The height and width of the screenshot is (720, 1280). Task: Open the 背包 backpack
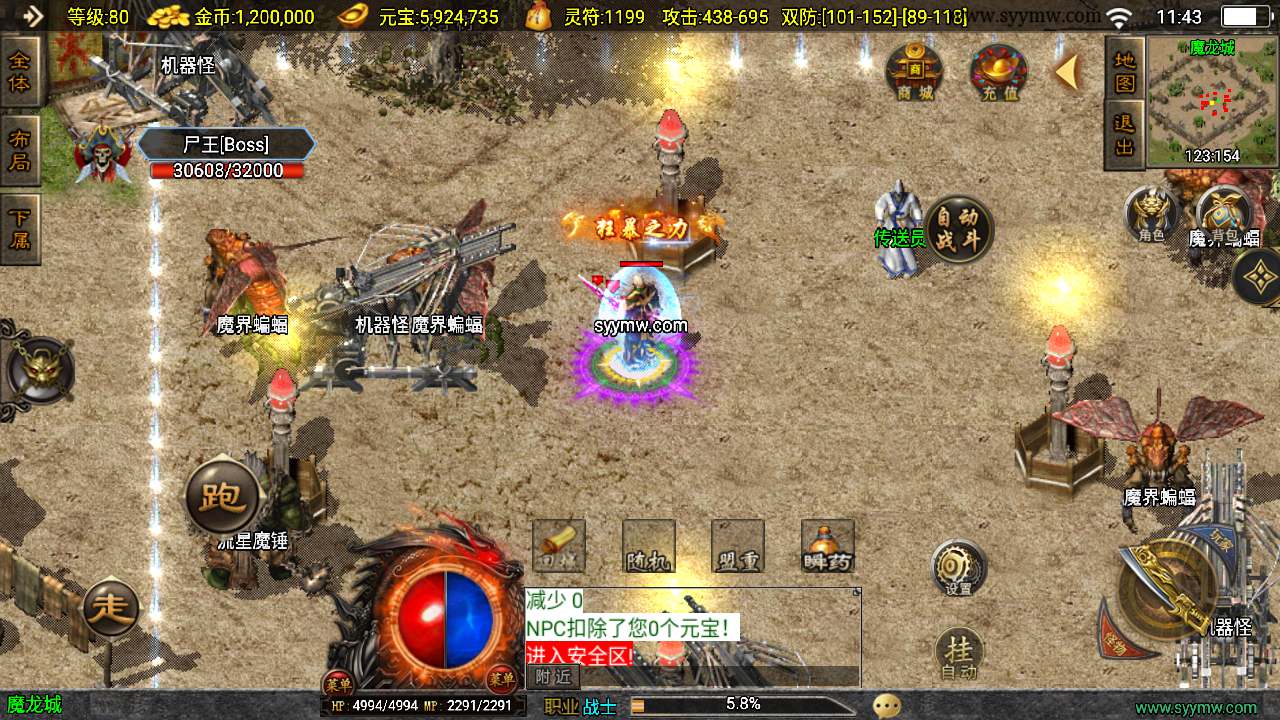(1223, 214)
